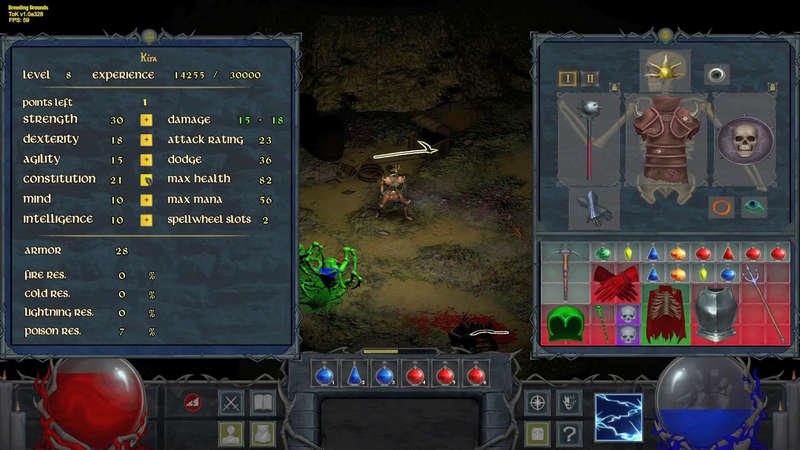Raise the Intelligence attribute by one
800x450 pixels.
pyautogui.click(x=146, y=220)
